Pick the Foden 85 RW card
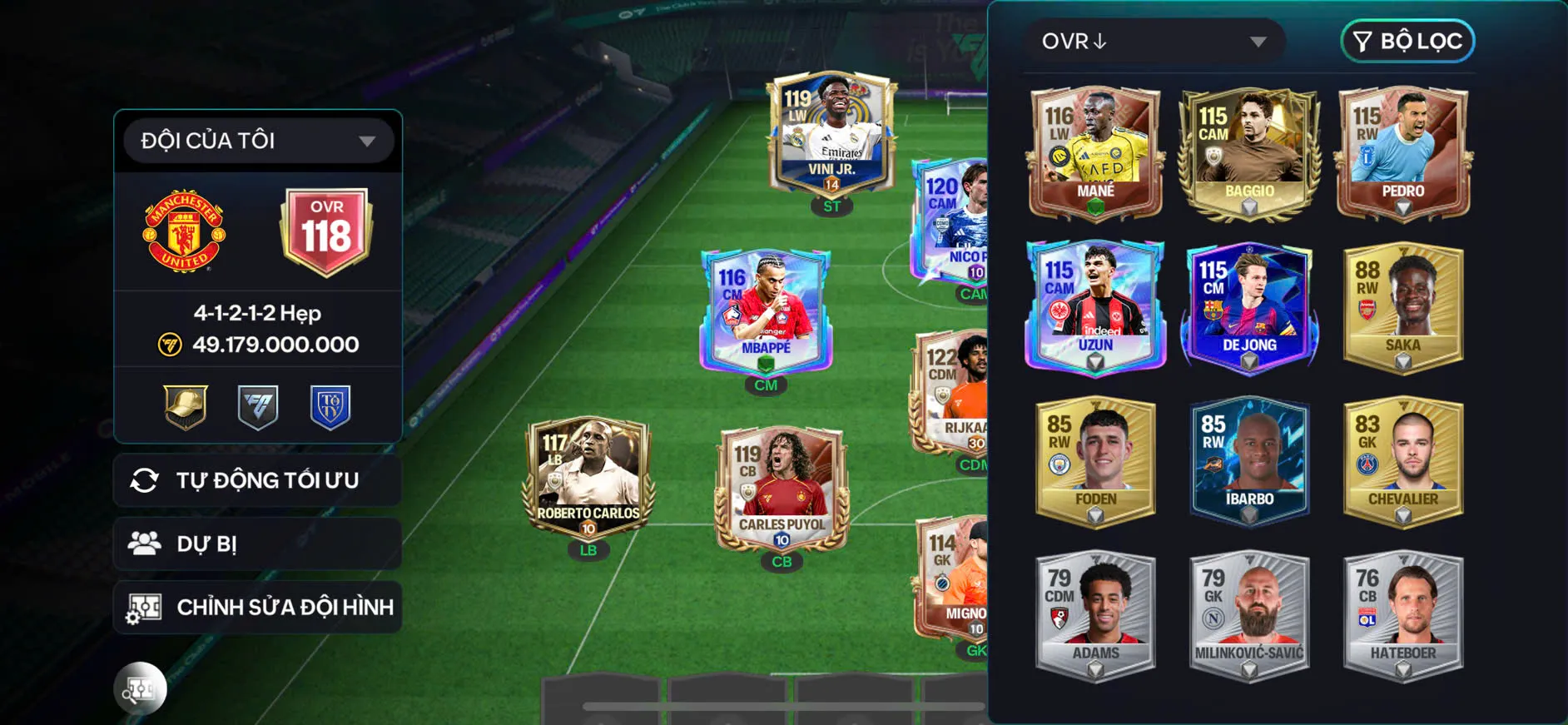Viewport: 1568px width, 725px height. [1095, 460]
